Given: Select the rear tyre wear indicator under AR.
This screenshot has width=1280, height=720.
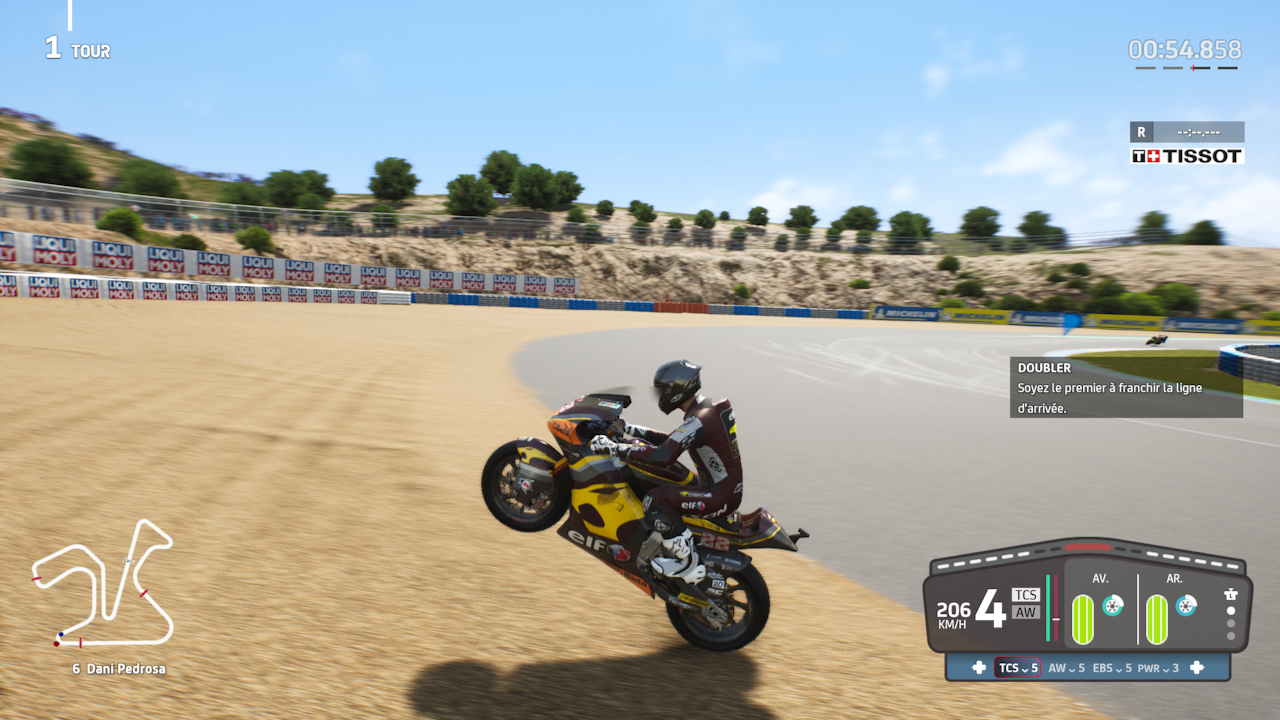Looking at the screenshot, I should 1157,619.
